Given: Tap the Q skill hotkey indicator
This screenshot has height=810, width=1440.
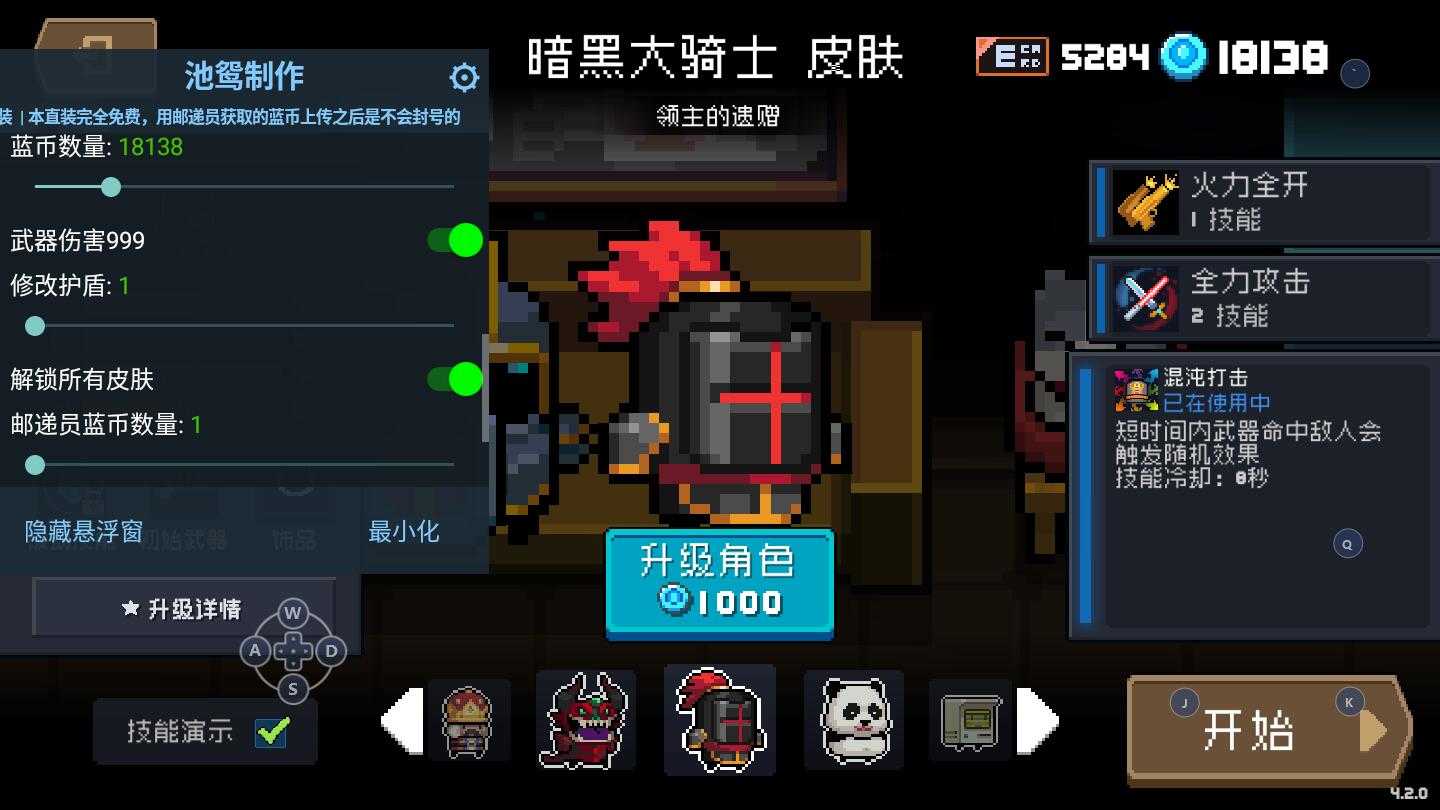Looking at the screenshot, I should pyautogui.click(x=1347, y=543).
